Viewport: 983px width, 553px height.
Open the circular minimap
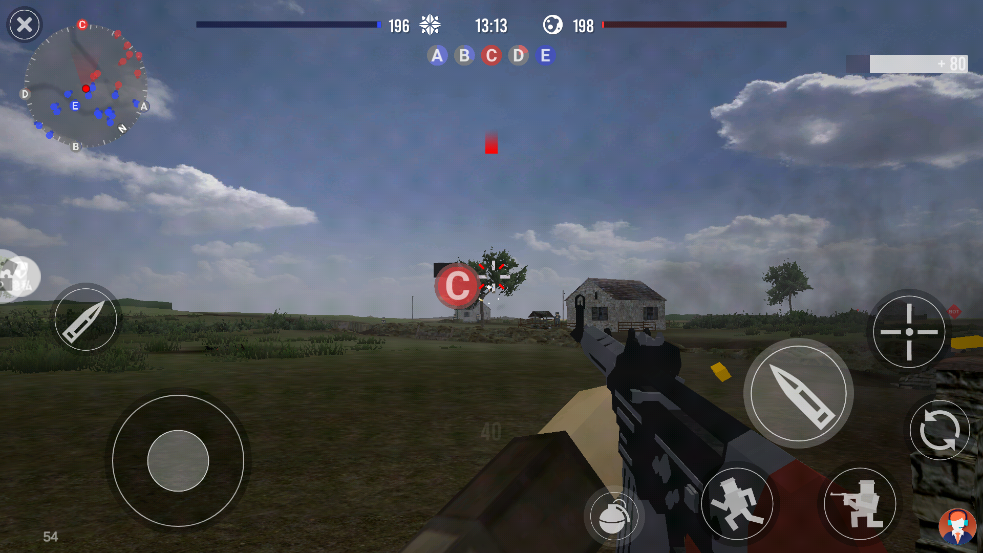click(x=85, y=88)
